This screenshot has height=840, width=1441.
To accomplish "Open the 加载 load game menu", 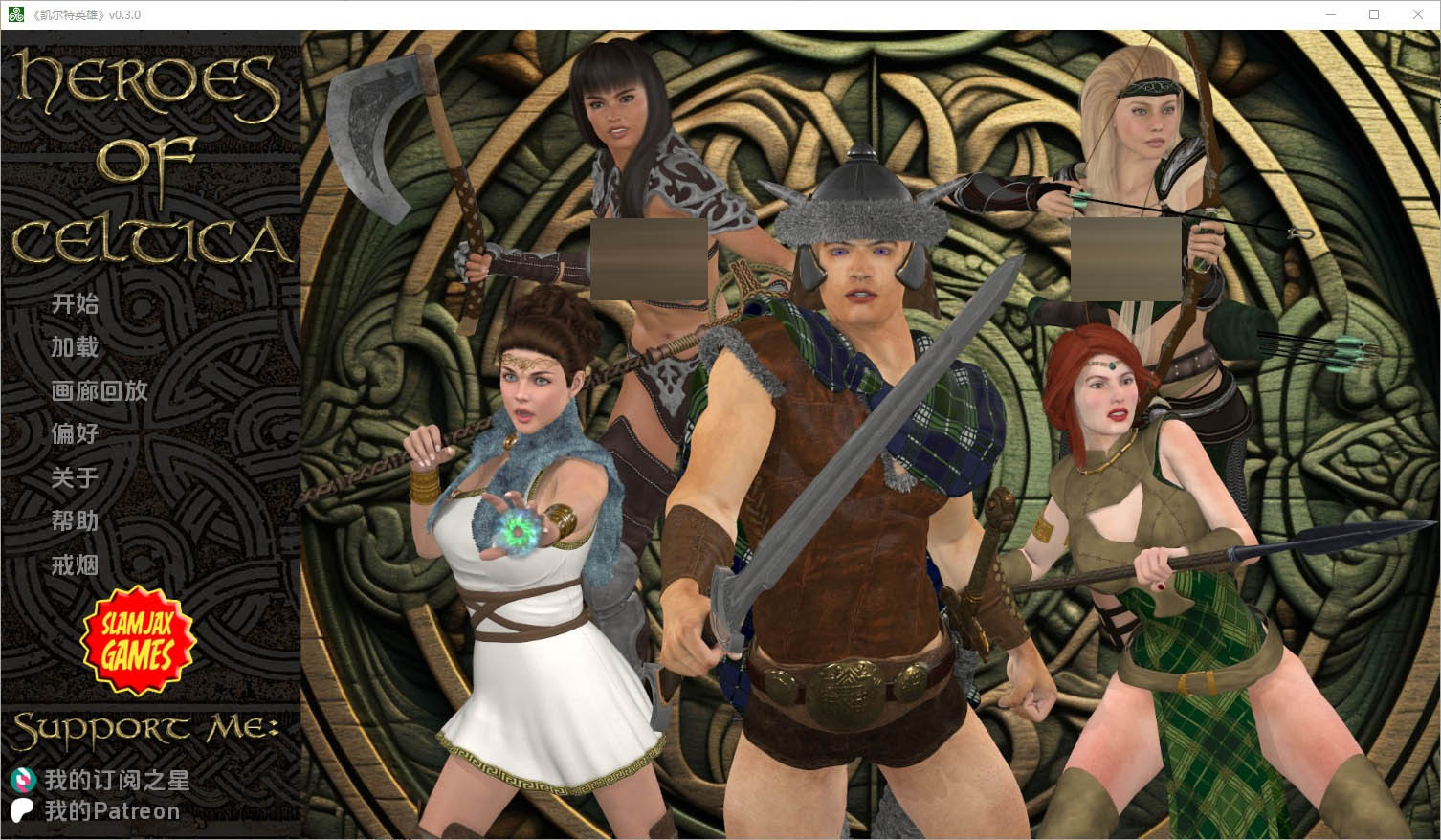I will 74,348.
